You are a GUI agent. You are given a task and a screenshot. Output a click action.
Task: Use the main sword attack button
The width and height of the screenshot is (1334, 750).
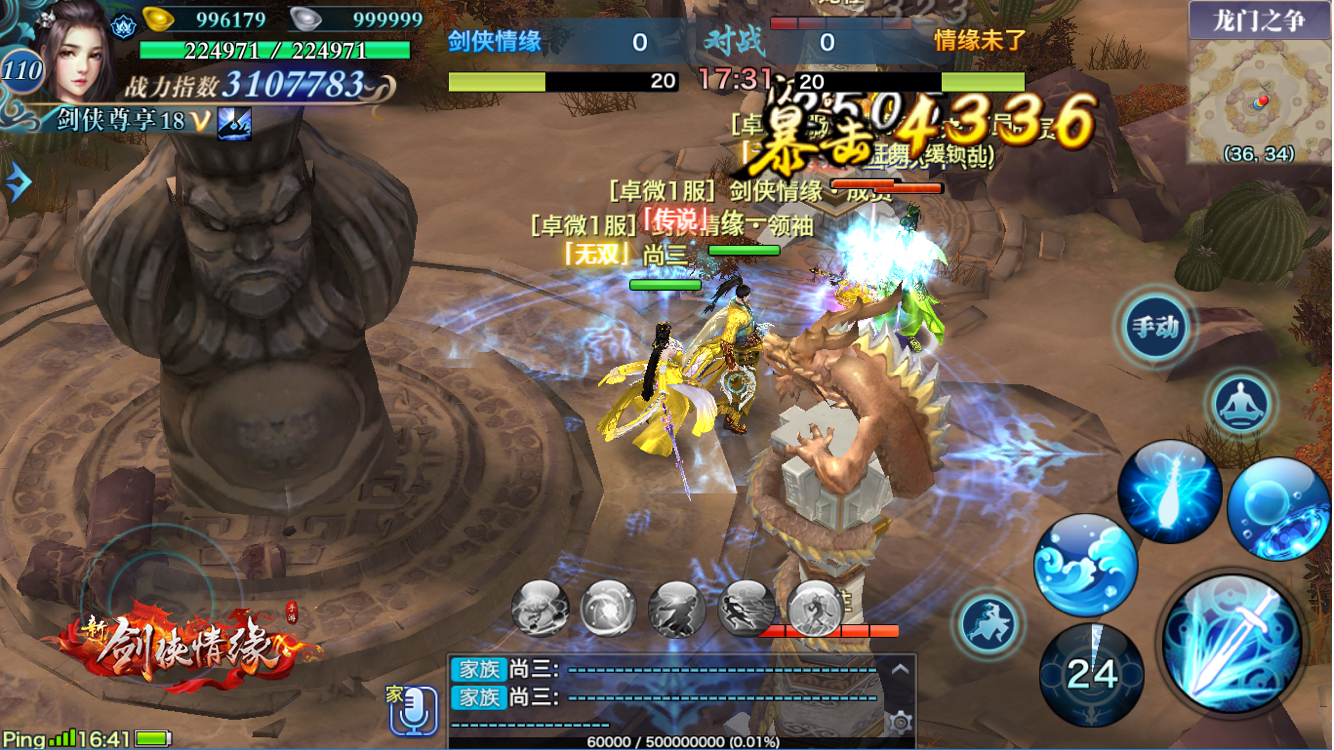click(x=1232, y=645)
